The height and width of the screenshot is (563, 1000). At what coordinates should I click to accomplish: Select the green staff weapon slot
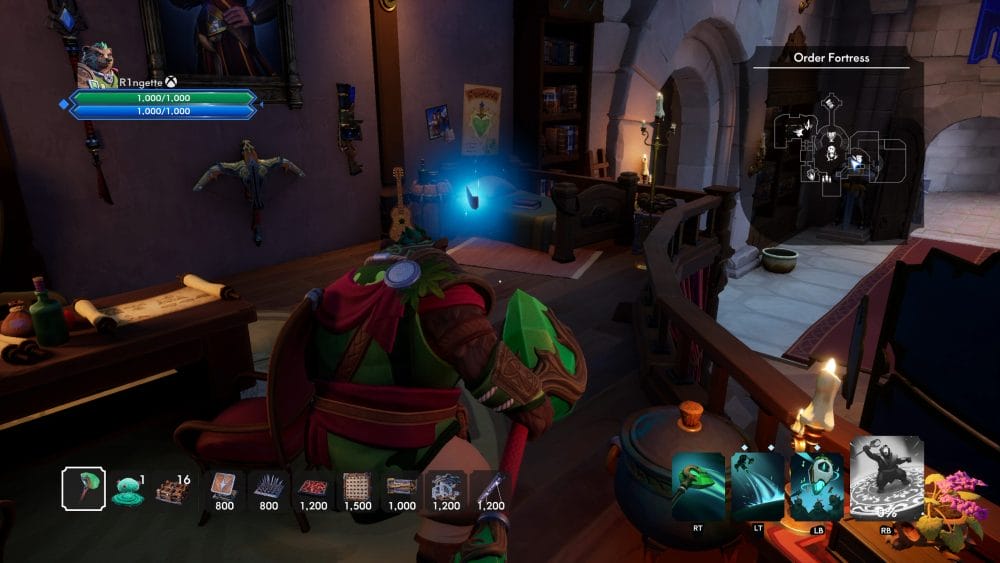click(83, 487)
